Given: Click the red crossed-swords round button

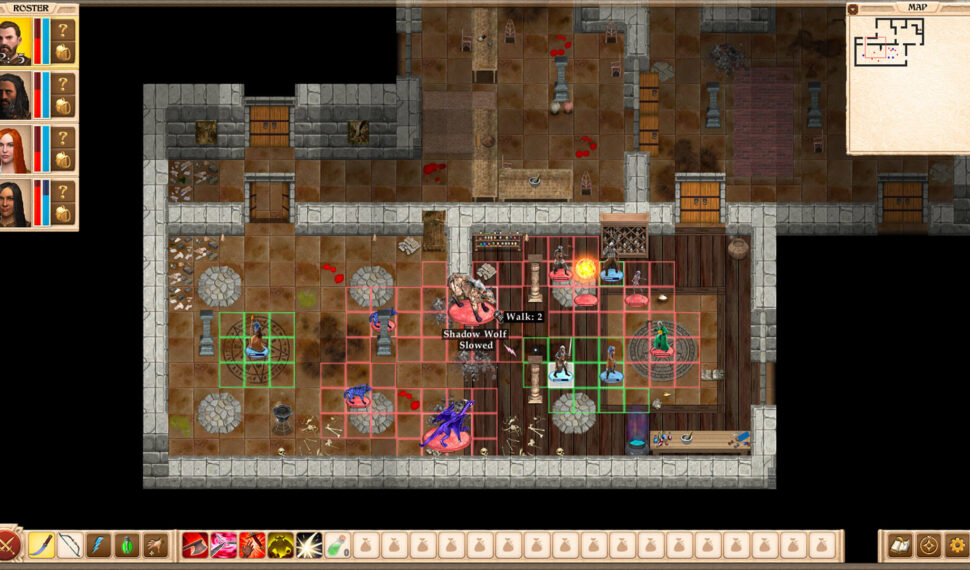Looking at the screenshot, I should click(x=8, y=546).
